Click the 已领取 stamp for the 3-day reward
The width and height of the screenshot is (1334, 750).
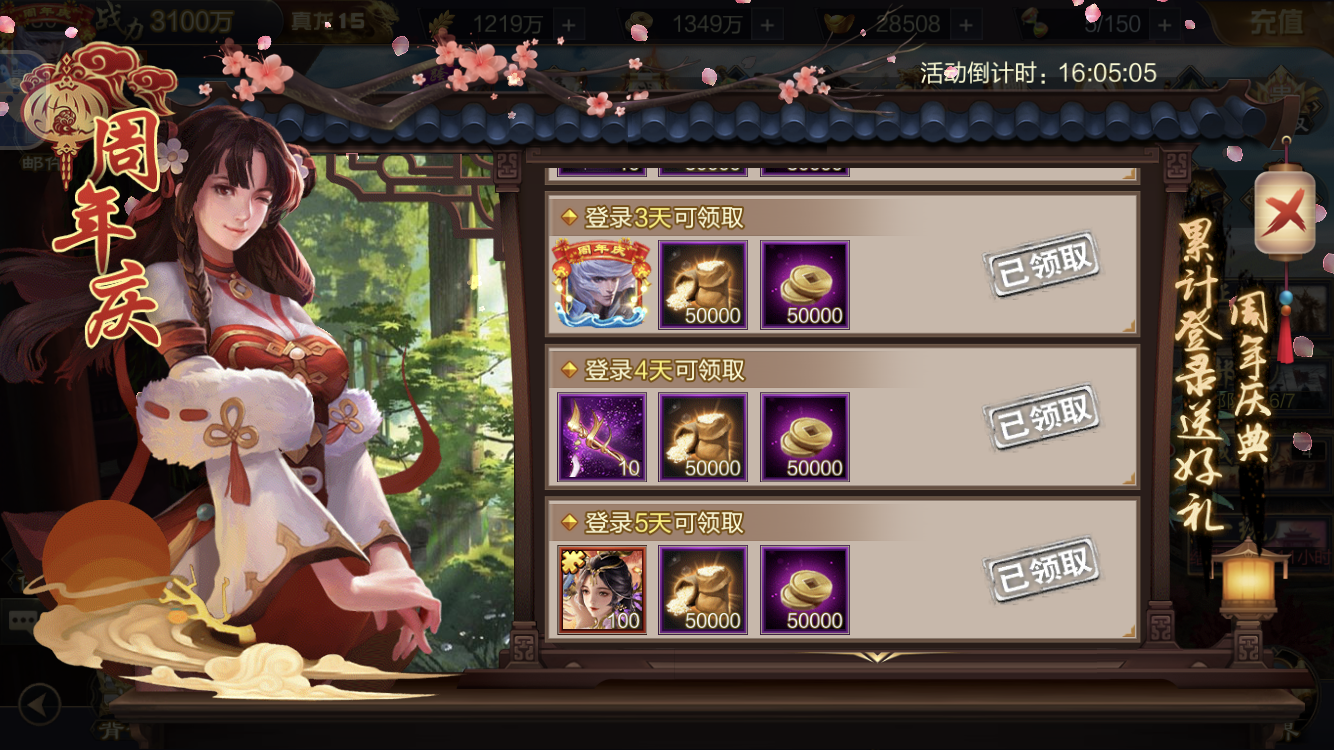[1044, 266]
